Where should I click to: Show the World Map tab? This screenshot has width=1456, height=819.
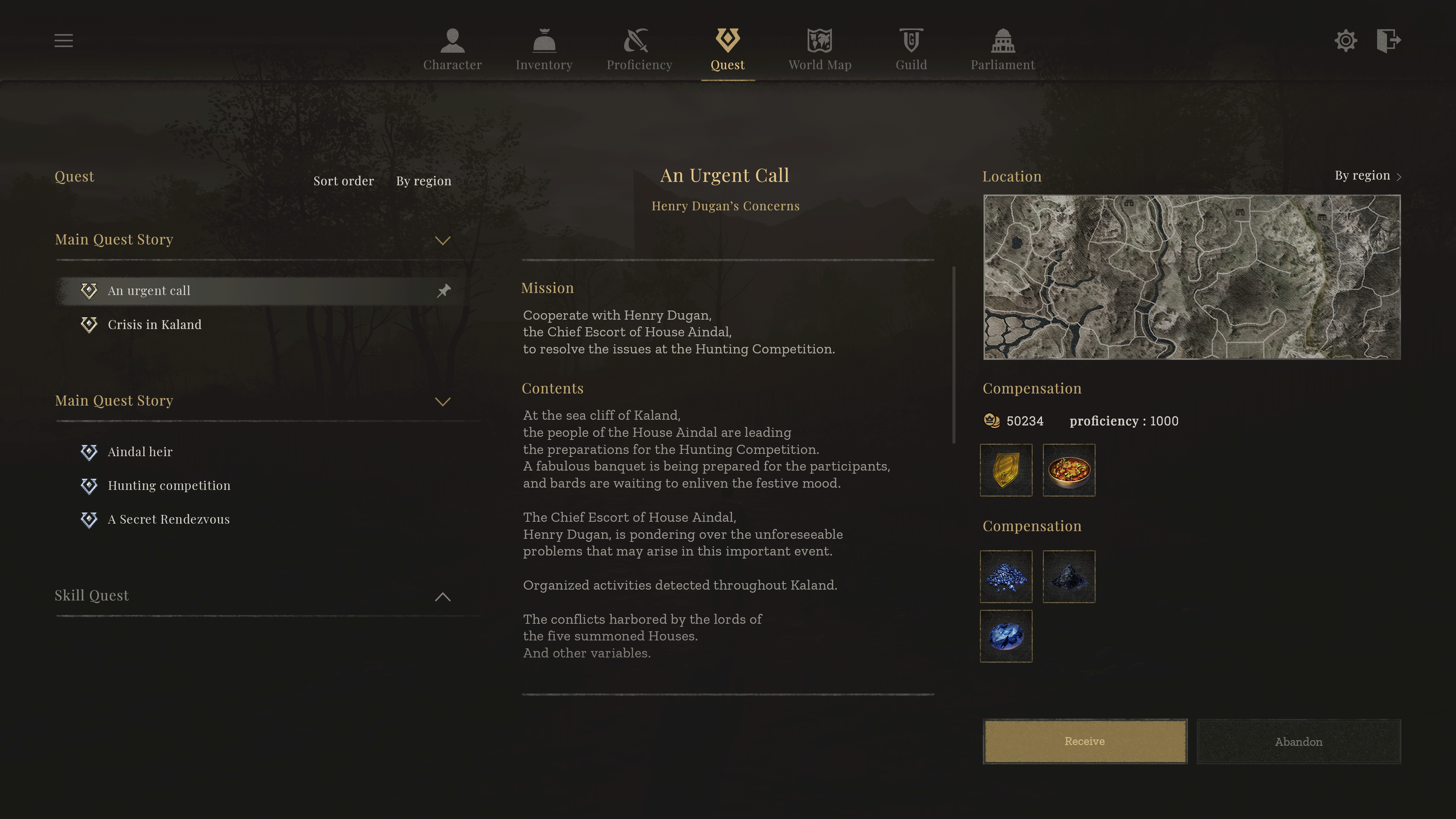(x=819, y=50)
